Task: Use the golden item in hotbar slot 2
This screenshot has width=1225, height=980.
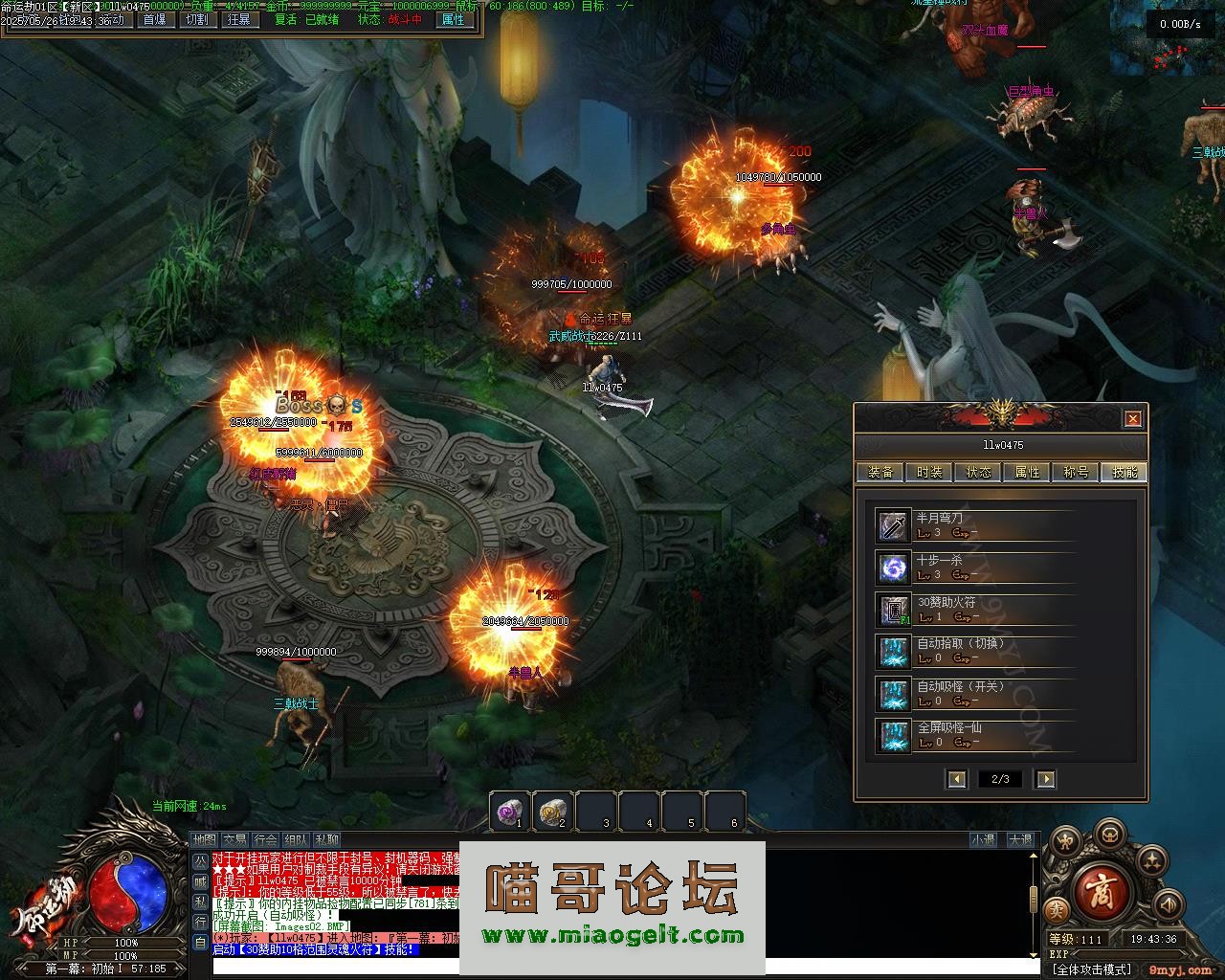Action: tap(552, 812)
